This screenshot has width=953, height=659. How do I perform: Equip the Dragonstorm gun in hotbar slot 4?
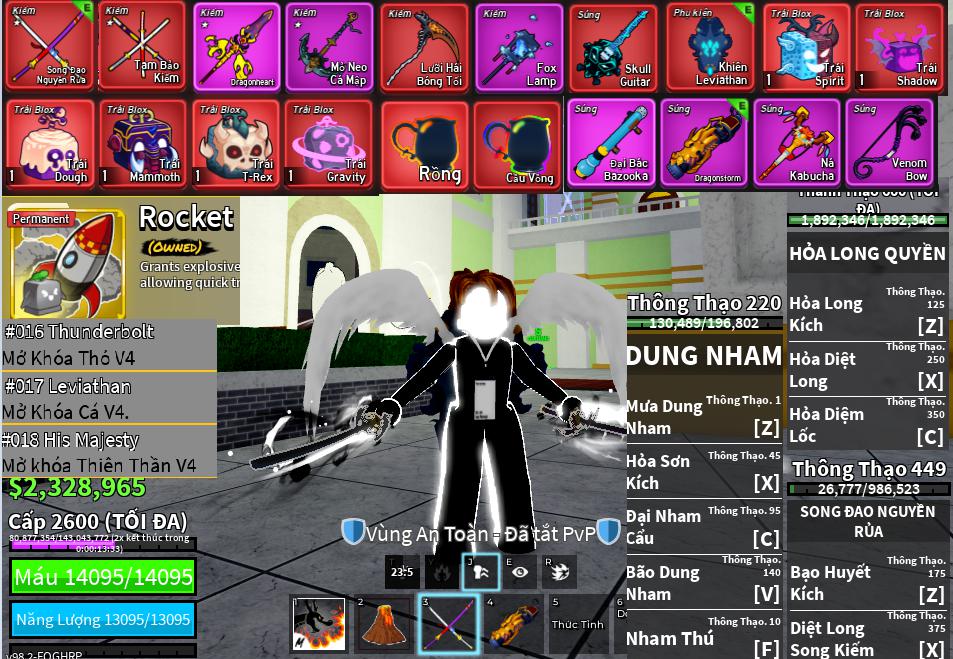pyautogui.click(x=512, y=625)
